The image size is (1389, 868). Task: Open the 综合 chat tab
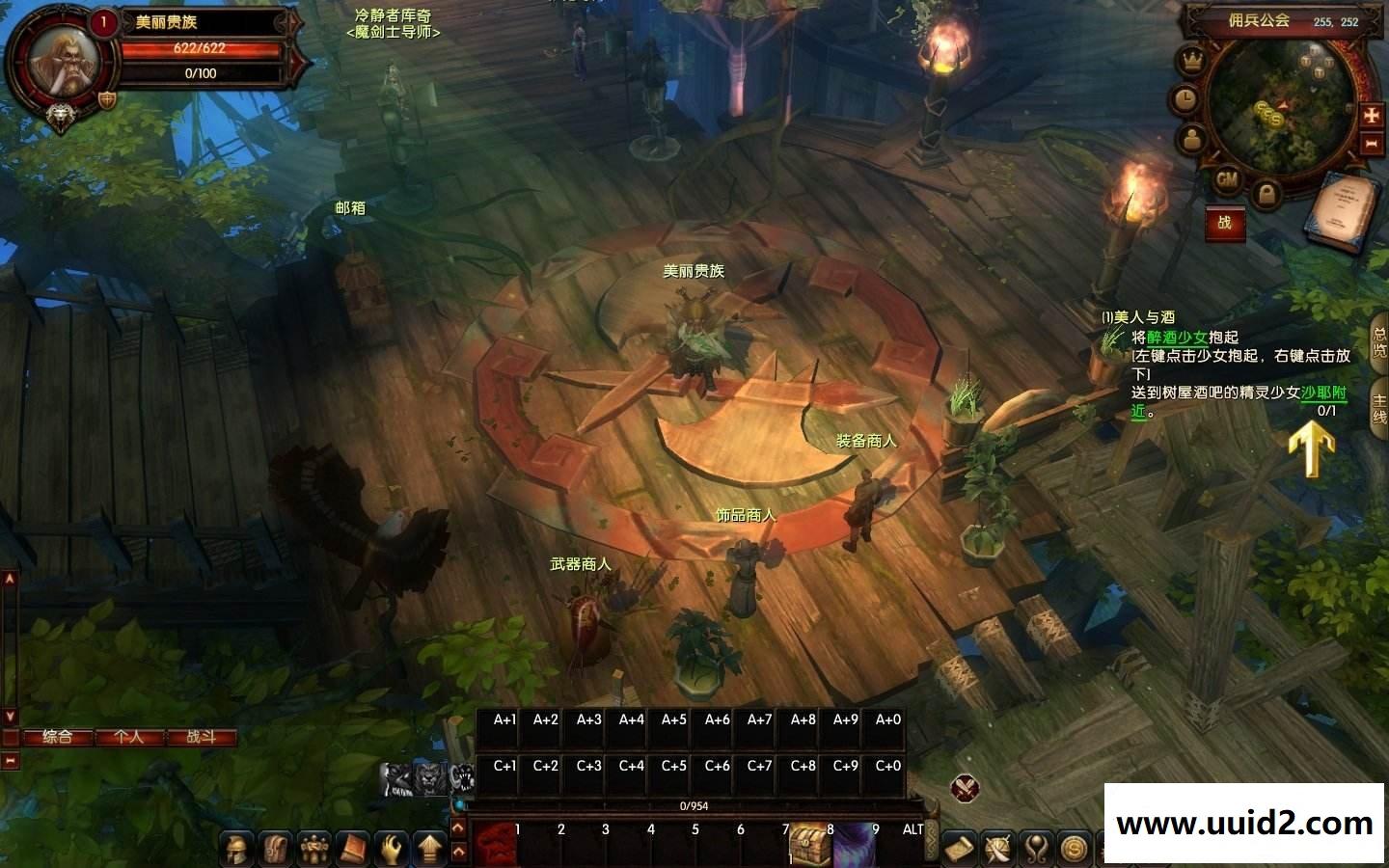tap(58, 737)
